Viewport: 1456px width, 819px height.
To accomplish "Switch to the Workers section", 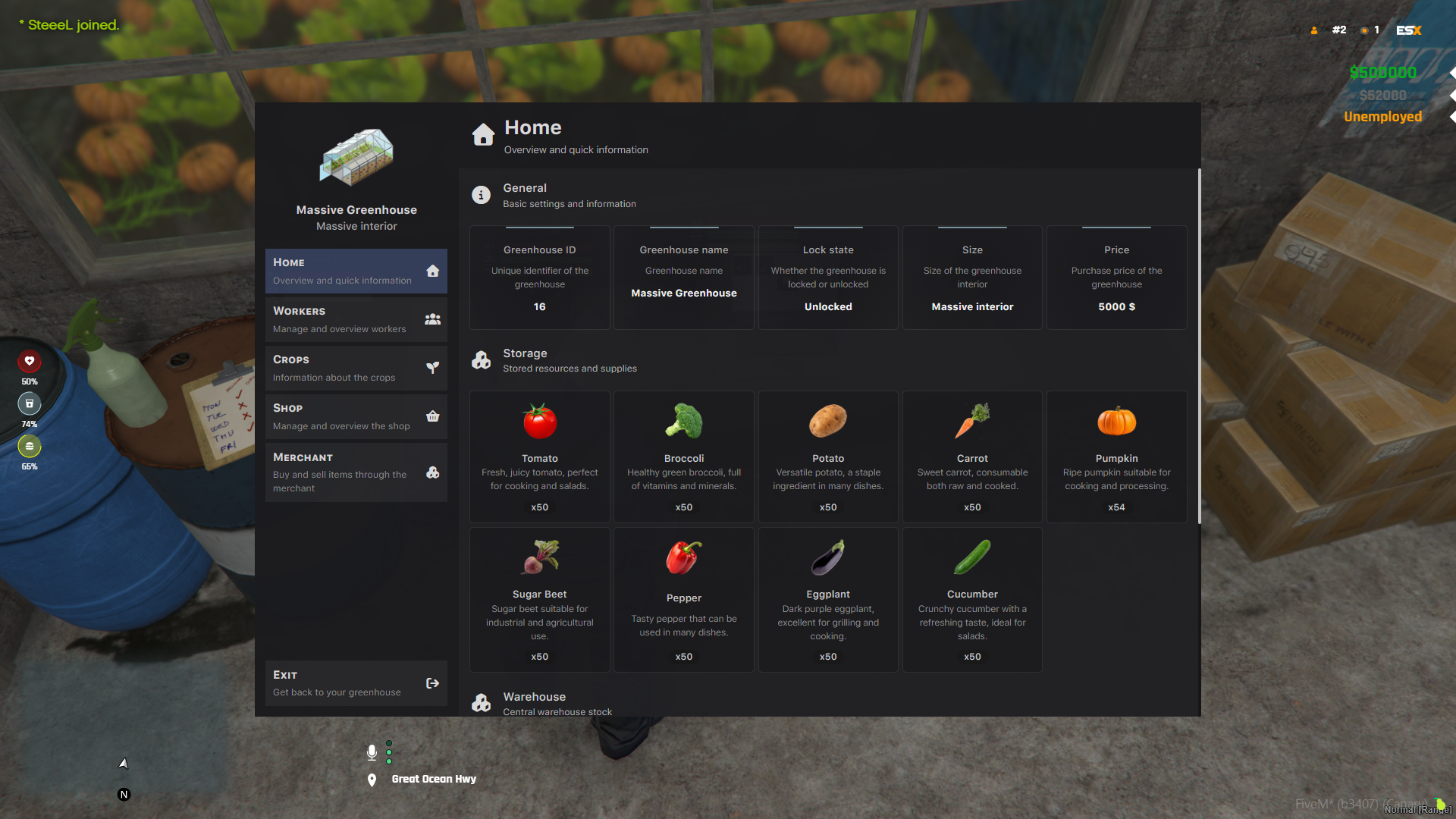I will (356, 319).
